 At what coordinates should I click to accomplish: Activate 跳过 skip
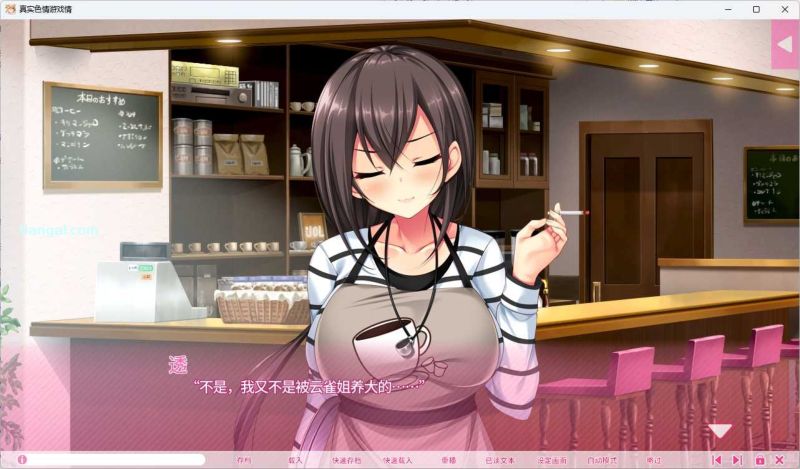click(653, 460)
